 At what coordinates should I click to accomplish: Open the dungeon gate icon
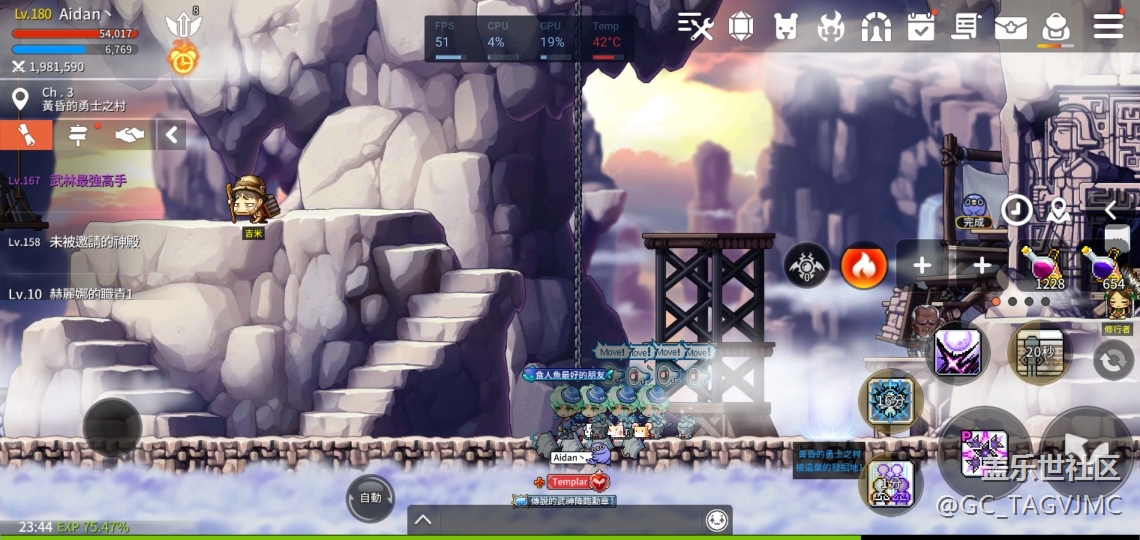(876, 27)
